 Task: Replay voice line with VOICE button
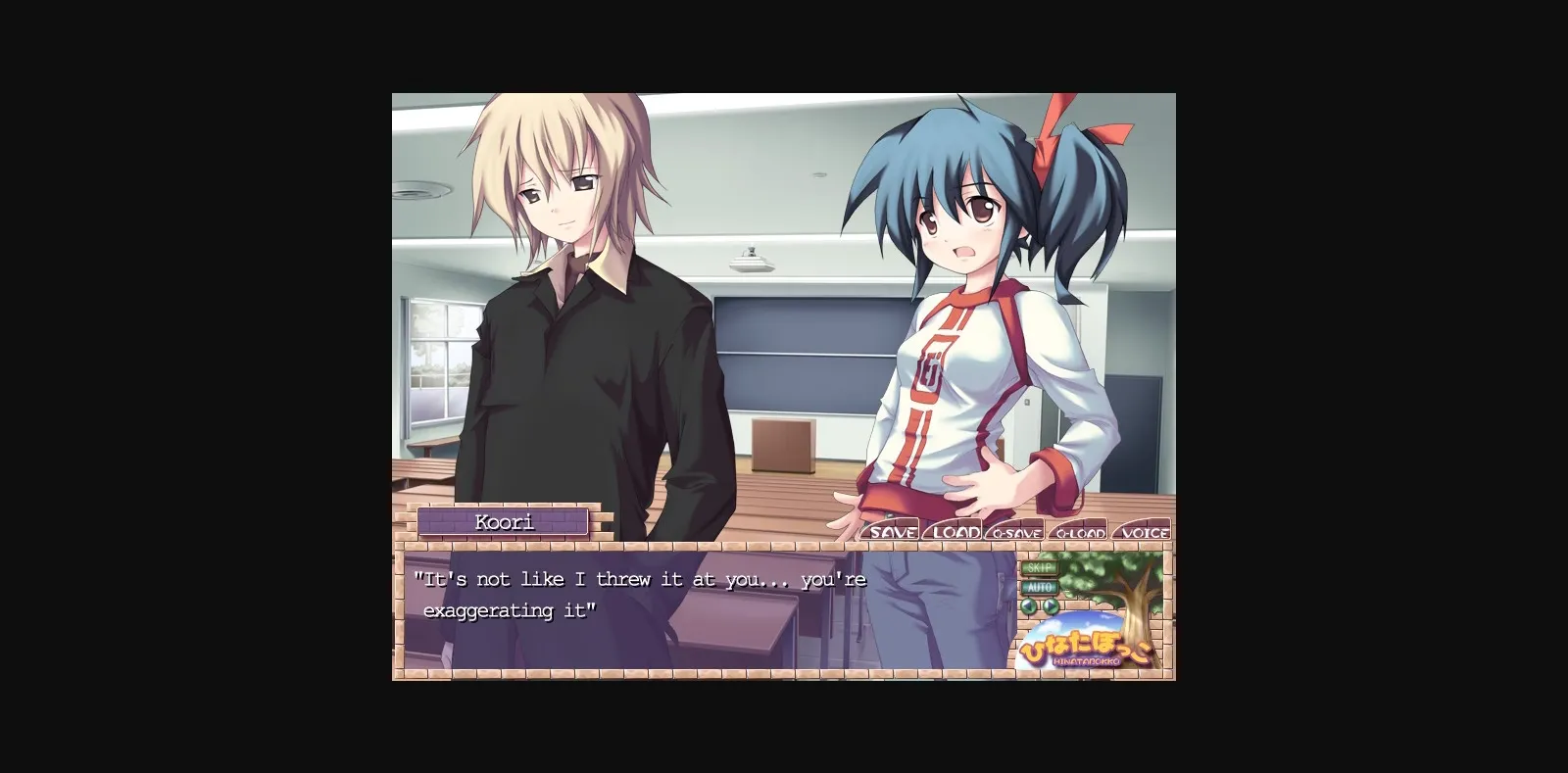[x=1143, y=533]
